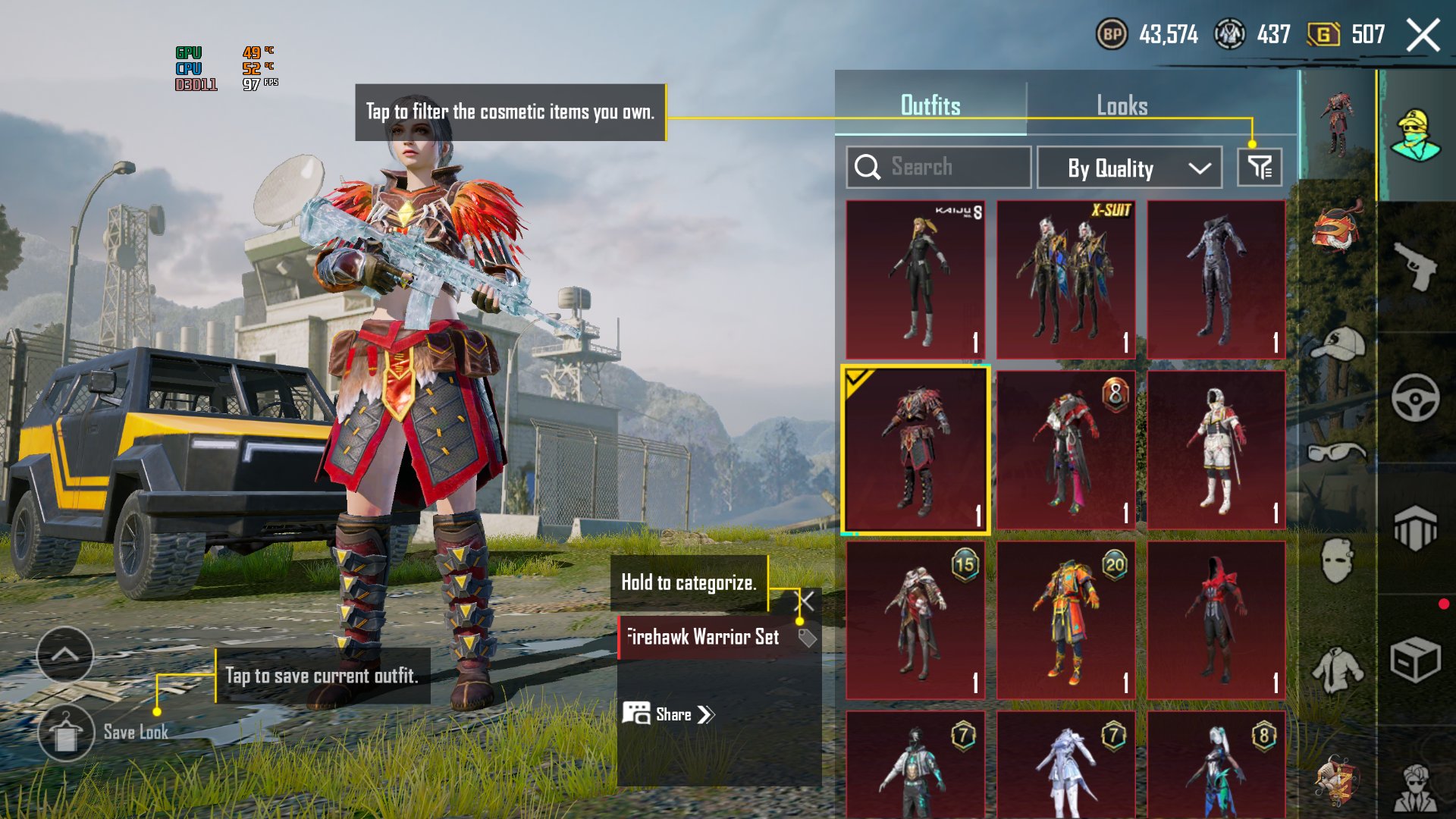Close the inventory with the top-right X

pos(1423,36)
